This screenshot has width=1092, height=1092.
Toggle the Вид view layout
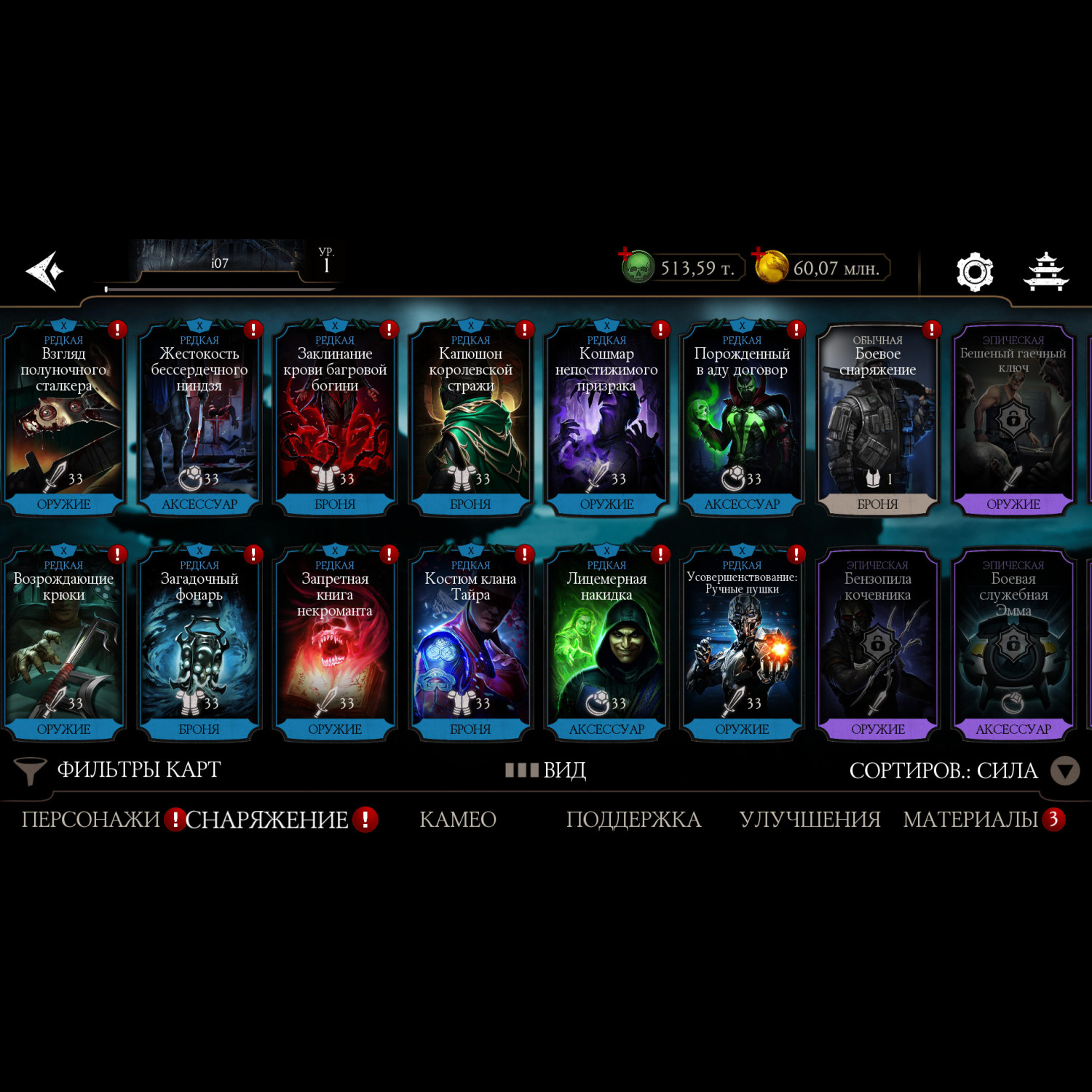point(546,770)
